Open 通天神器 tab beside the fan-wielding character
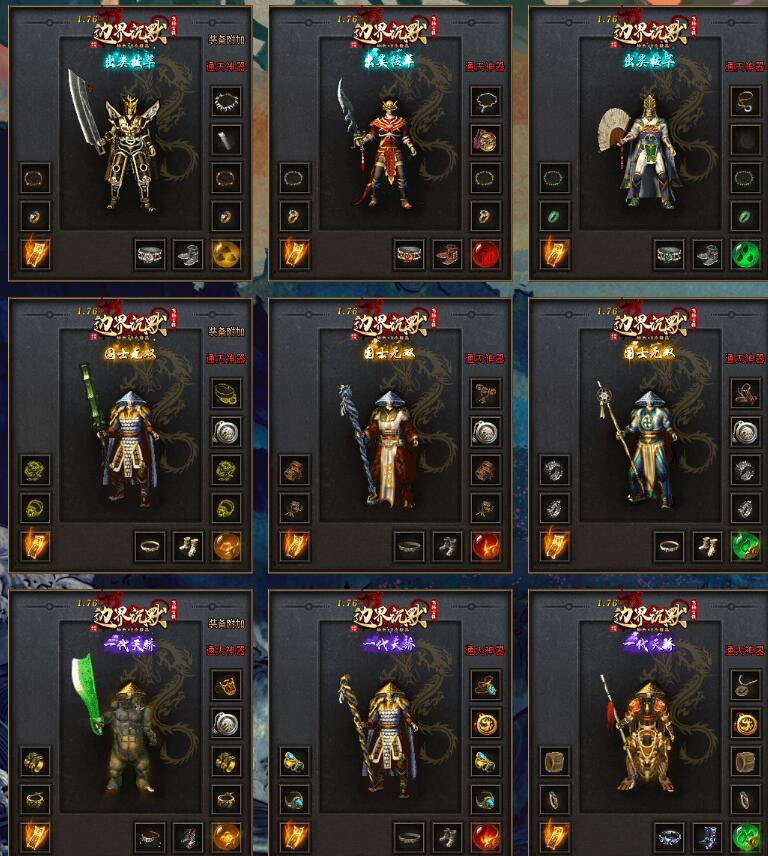The image size is (768, 856). (744, 66)
